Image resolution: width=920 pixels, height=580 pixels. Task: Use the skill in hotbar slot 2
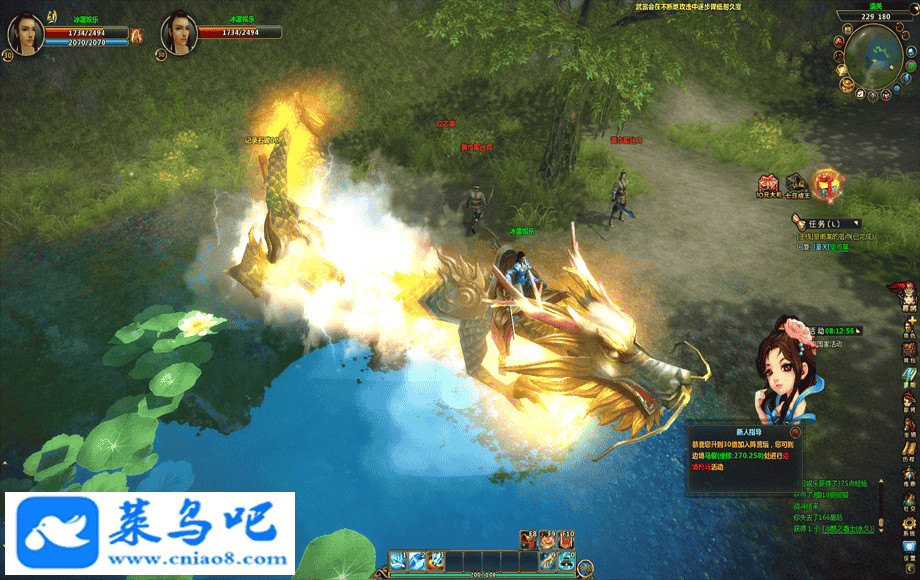pos(416,560)
